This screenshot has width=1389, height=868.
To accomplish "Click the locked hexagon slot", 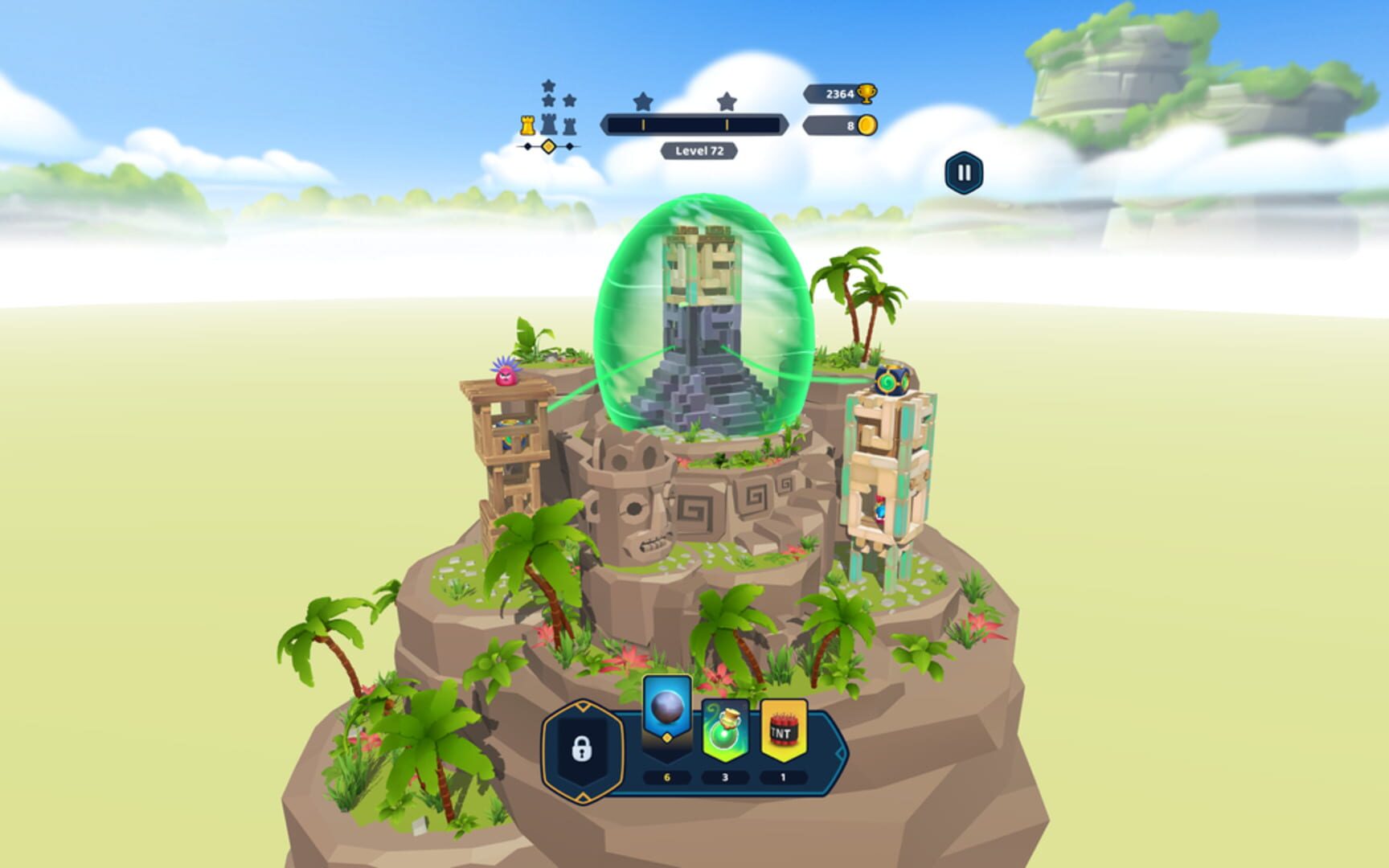I will point(582,750).
